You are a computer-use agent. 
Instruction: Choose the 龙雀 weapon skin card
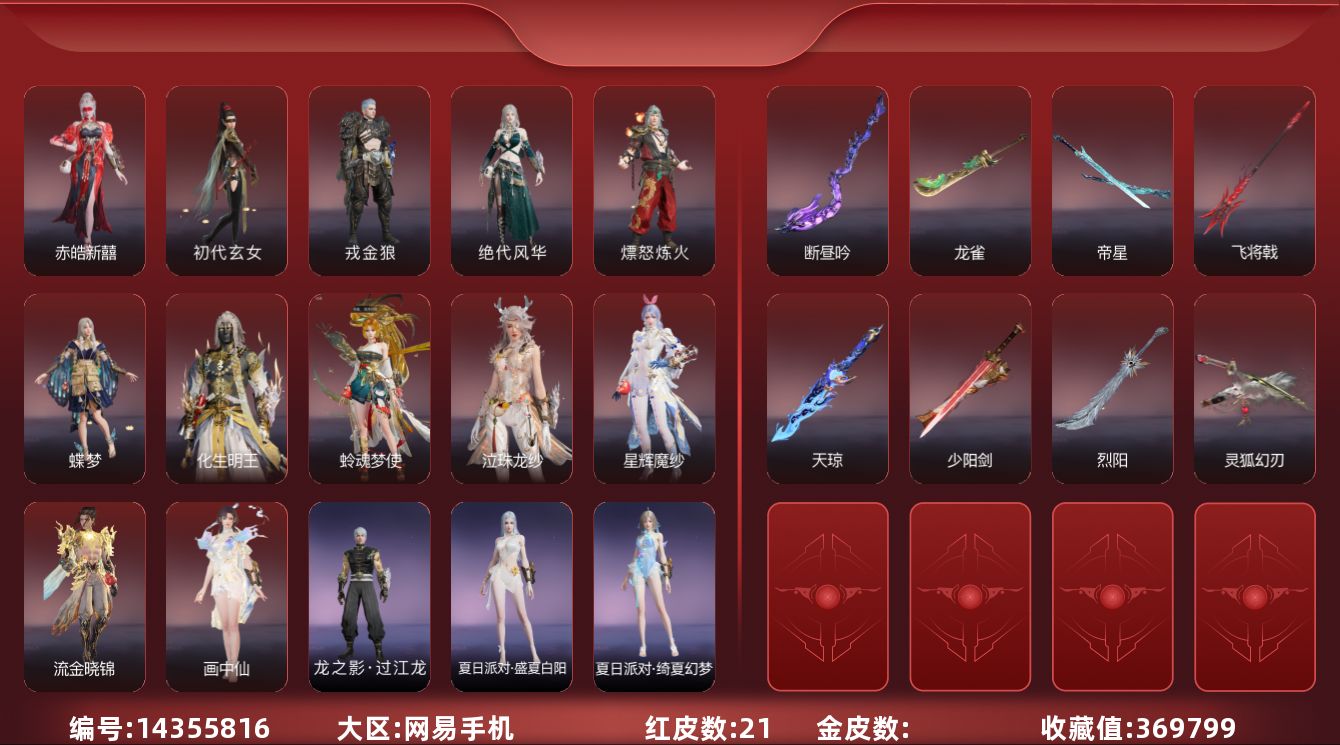pos(970,180)
